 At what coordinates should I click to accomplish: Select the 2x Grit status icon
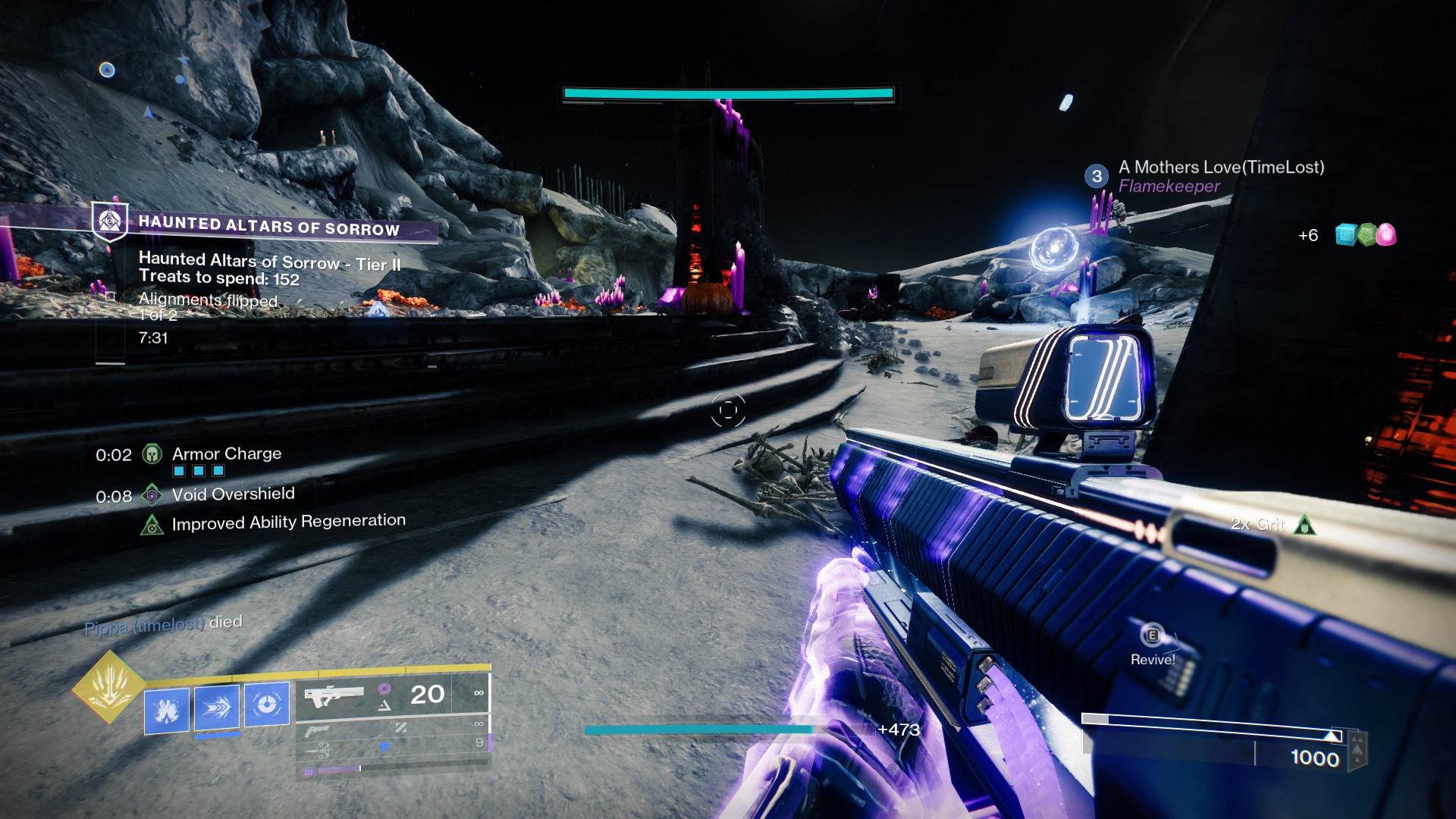[1304, 525]
